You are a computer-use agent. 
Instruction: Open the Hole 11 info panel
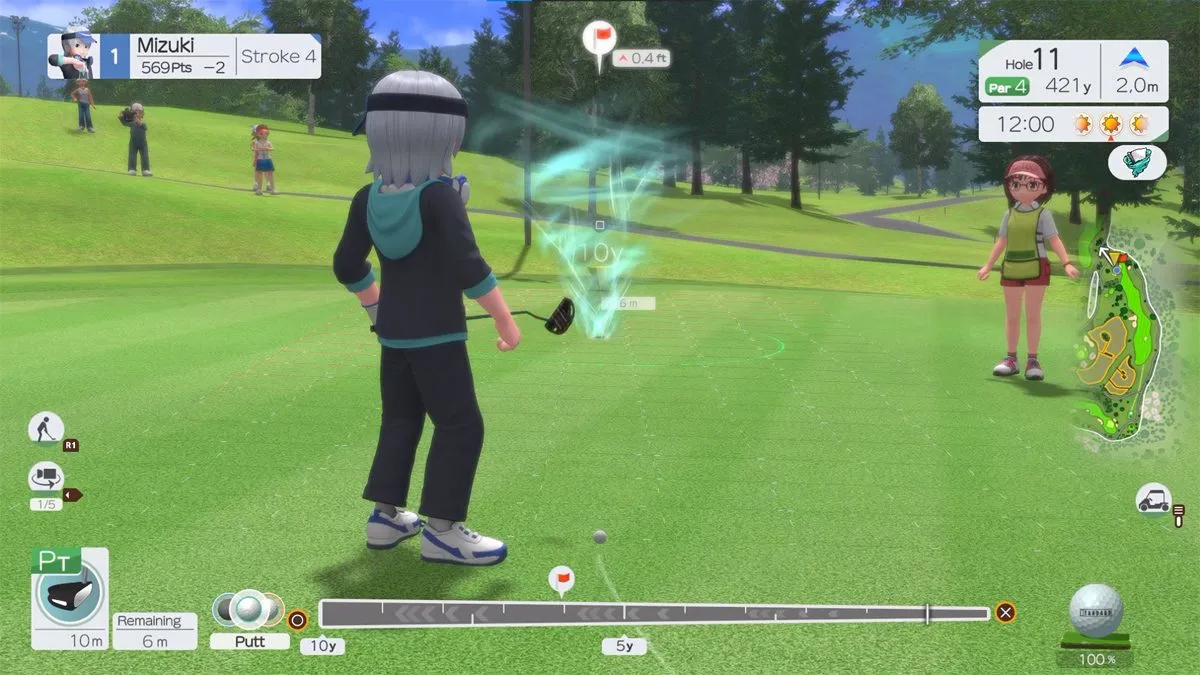[x=1072, y=72]
